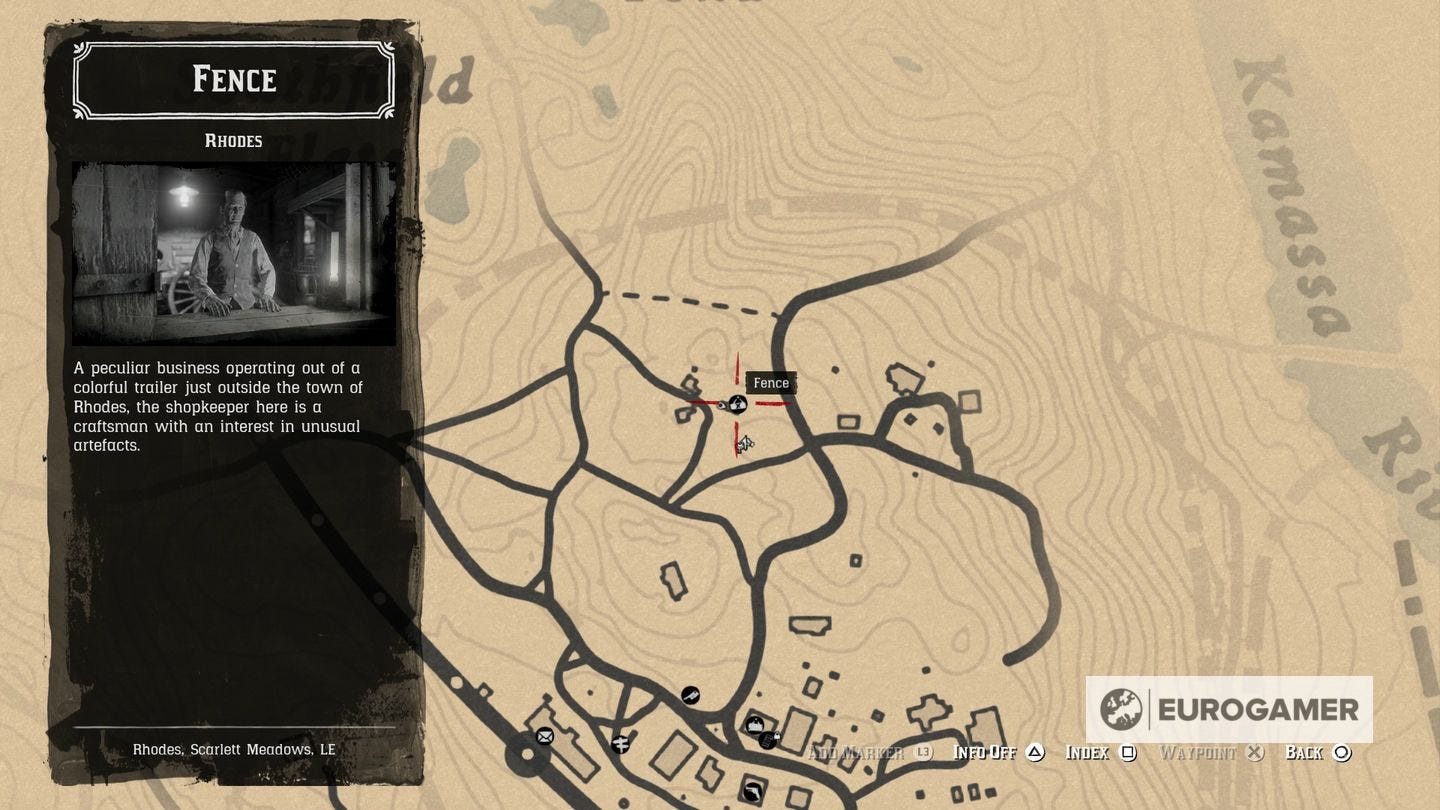The height and width of the screenshot is (810, 1440).
Task: Click the Rhodes, Scarlett Meadows, LE caption
Action: tap(234, 749)
